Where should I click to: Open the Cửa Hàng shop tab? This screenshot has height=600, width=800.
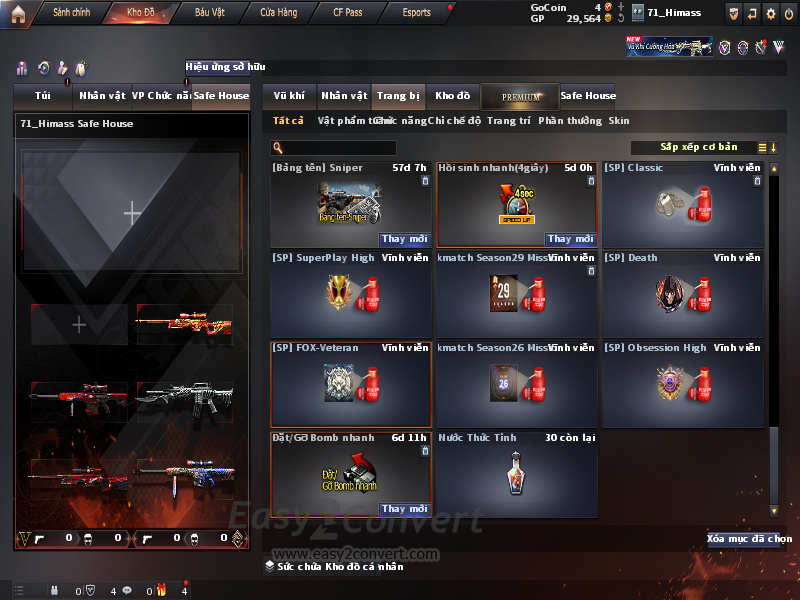[x=278, y=13]
